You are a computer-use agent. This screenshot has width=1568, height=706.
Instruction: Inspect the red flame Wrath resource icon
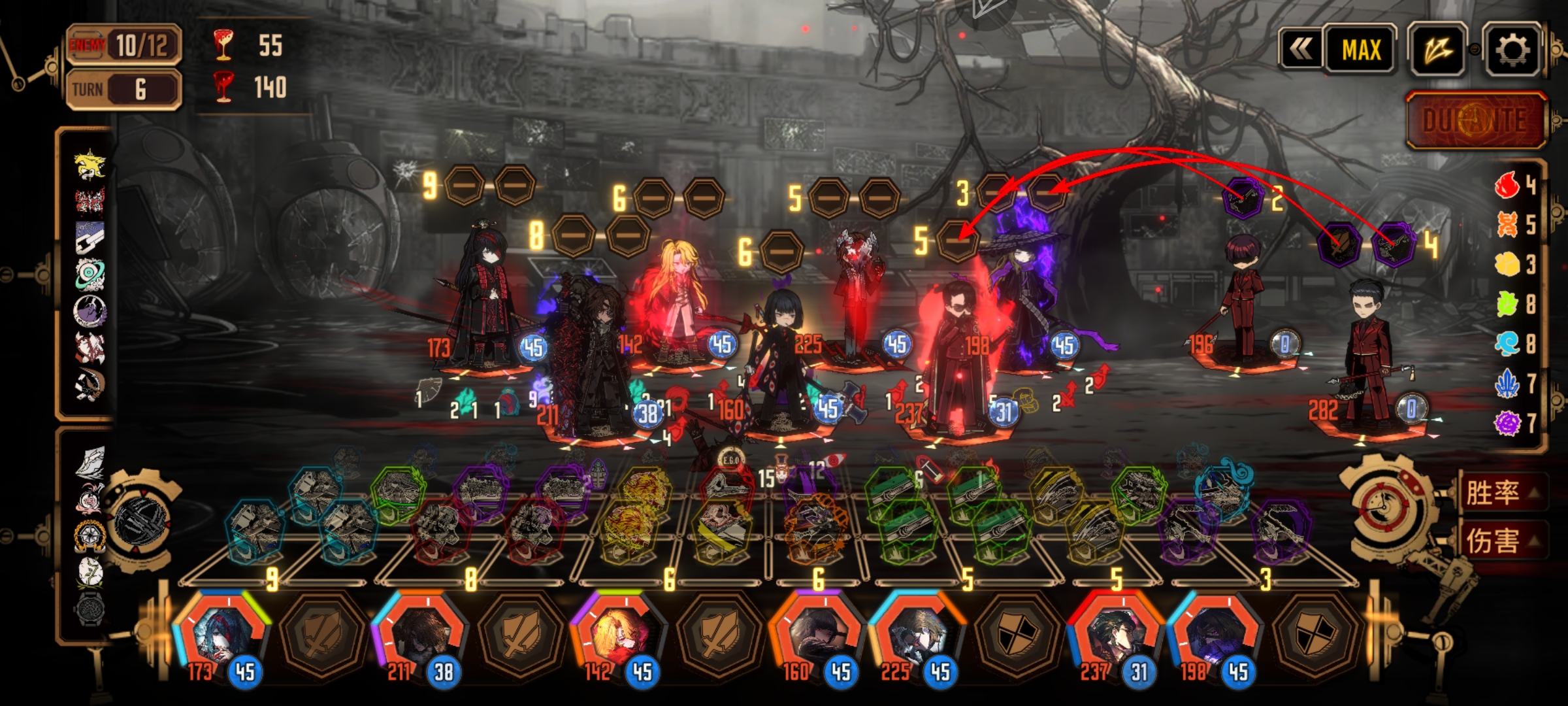click(1508, 186)
